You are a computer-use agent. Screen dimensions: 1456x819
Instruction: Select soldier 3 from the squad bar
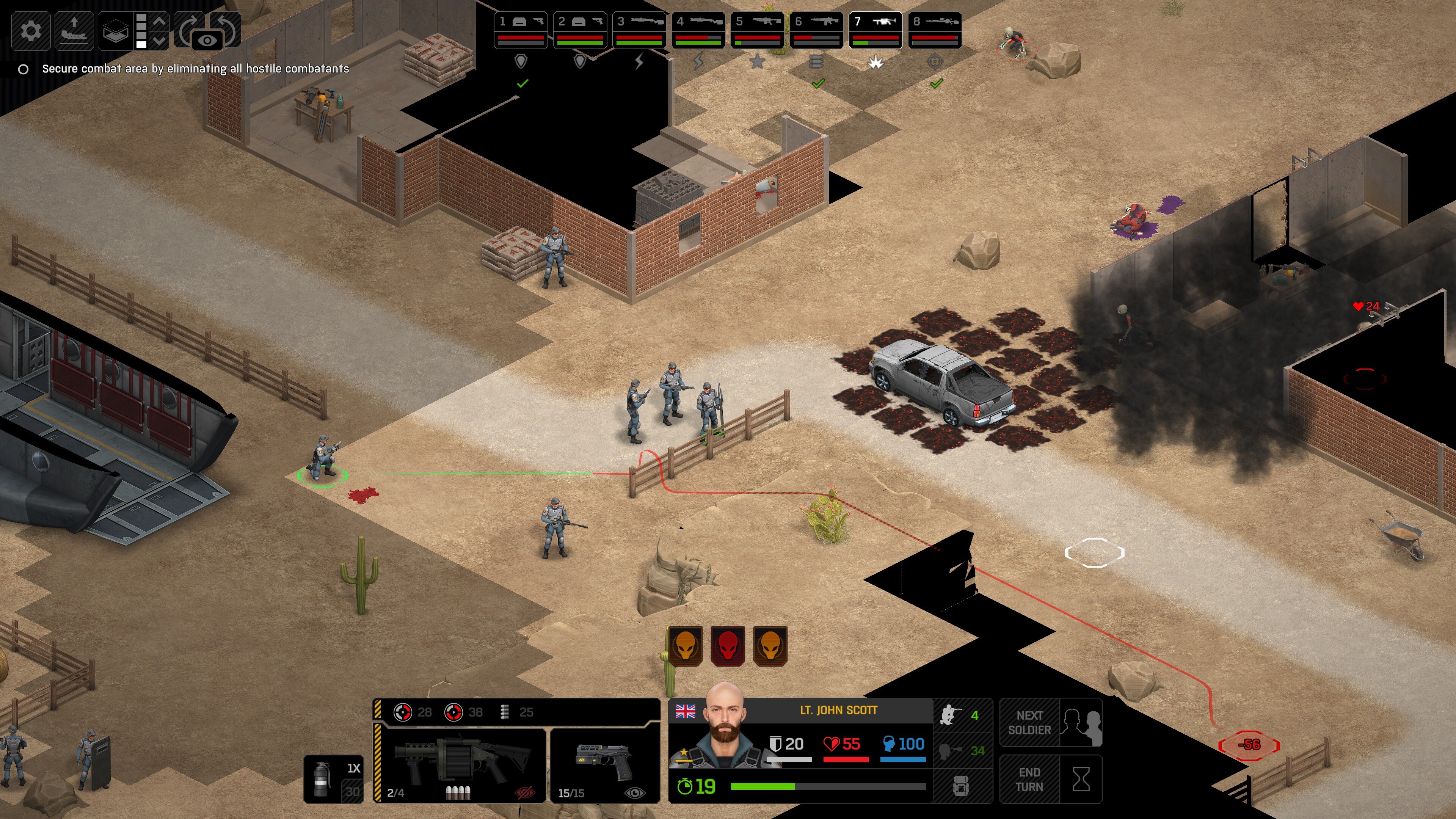tap(639, 30)
